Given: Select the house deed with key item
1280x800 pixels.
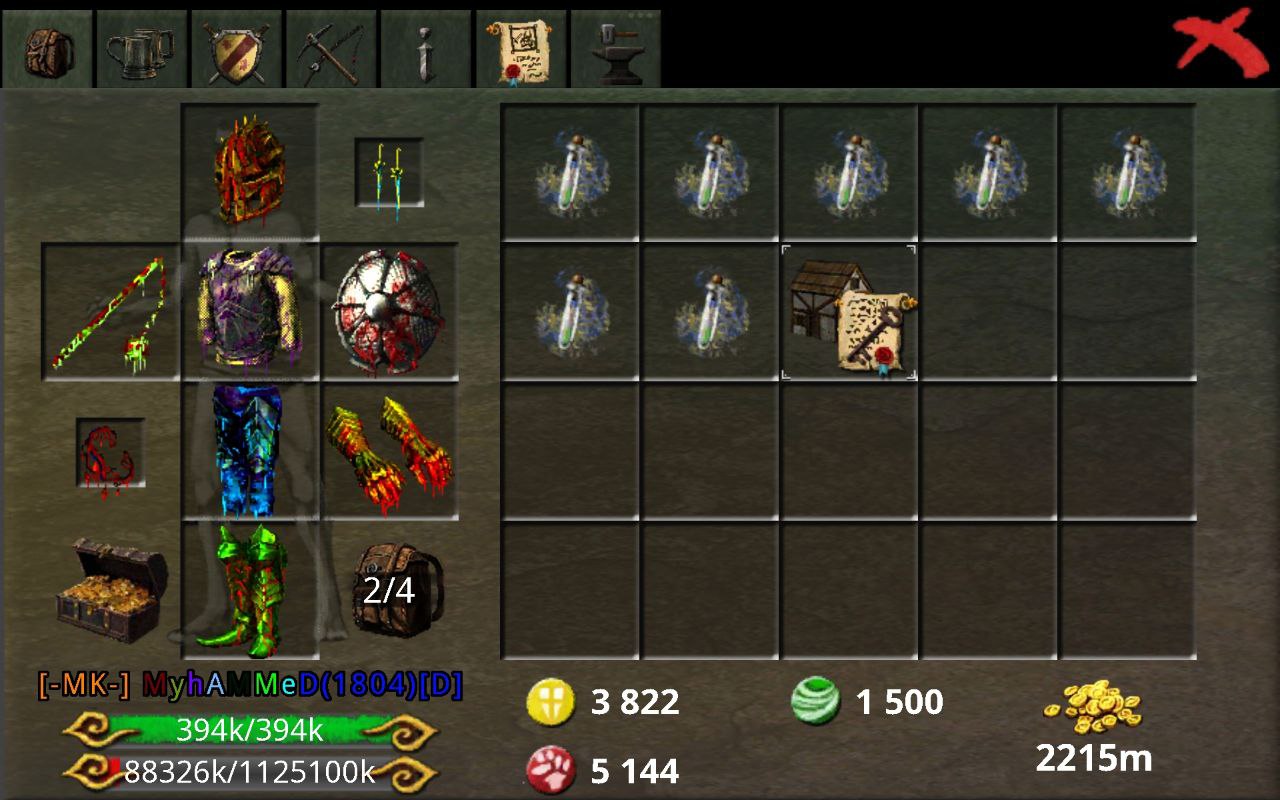Looking at the screenshot, I should coord(849,312).
